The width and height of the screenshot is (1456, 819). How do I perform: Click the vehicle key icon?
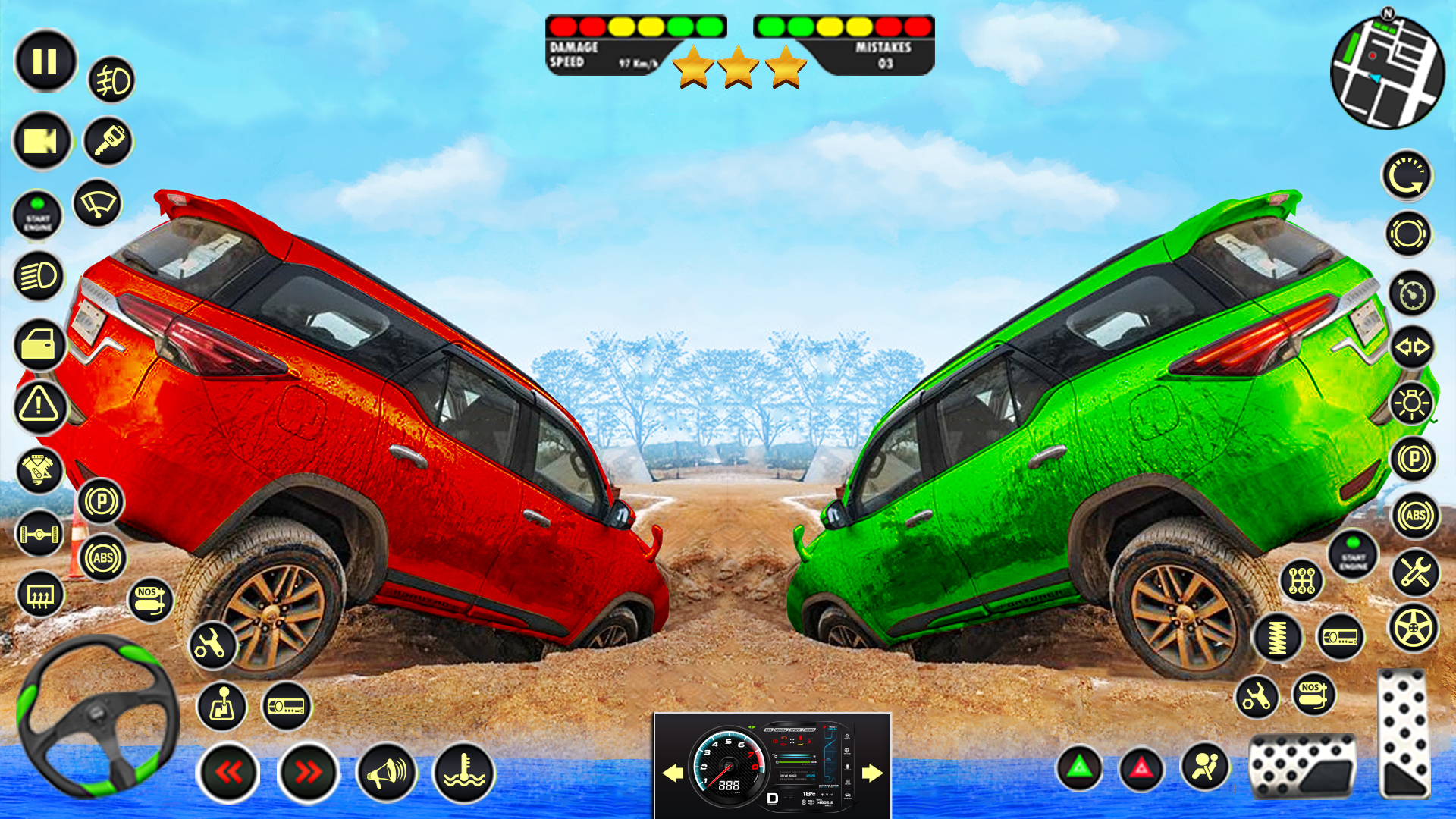tap(108, 140)
